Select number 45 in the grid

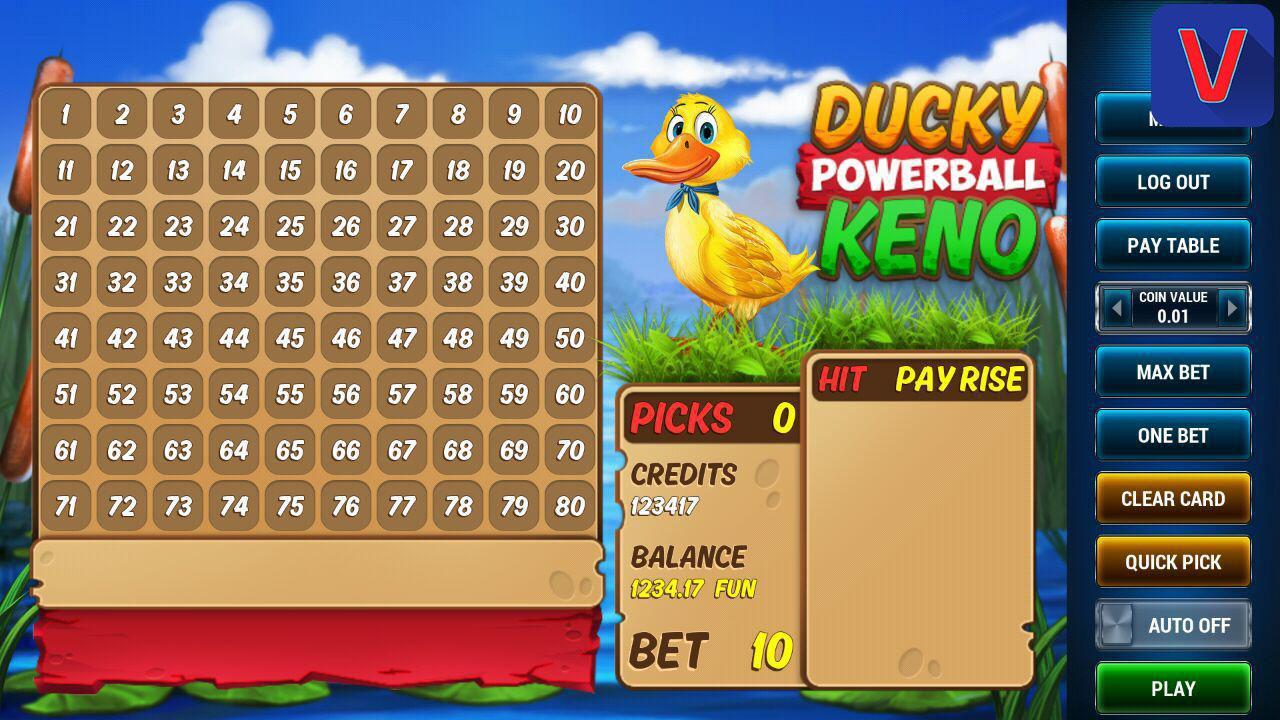click(289, 339)
